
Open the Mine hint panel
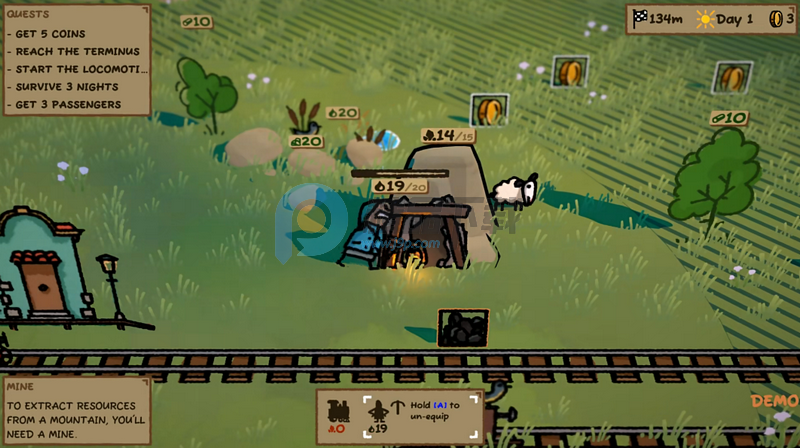pos(75,410)
